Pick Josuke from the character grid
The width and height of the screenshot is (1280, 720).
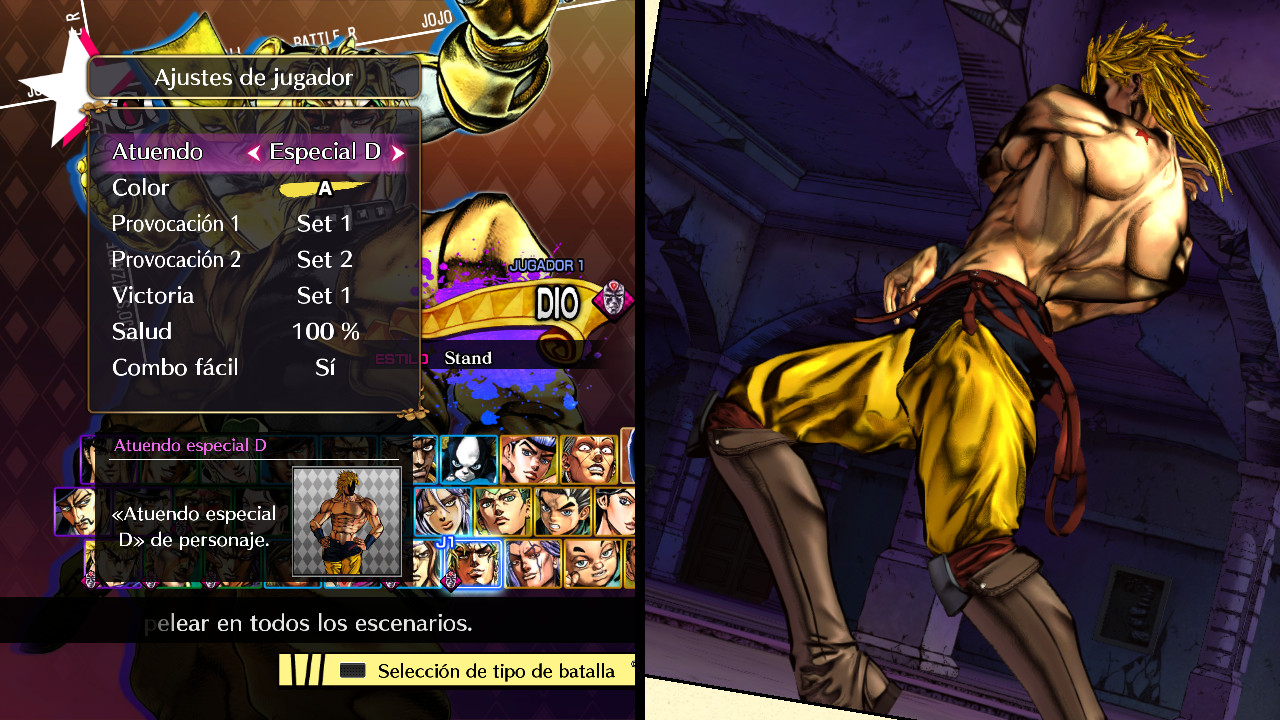point(527,457)
